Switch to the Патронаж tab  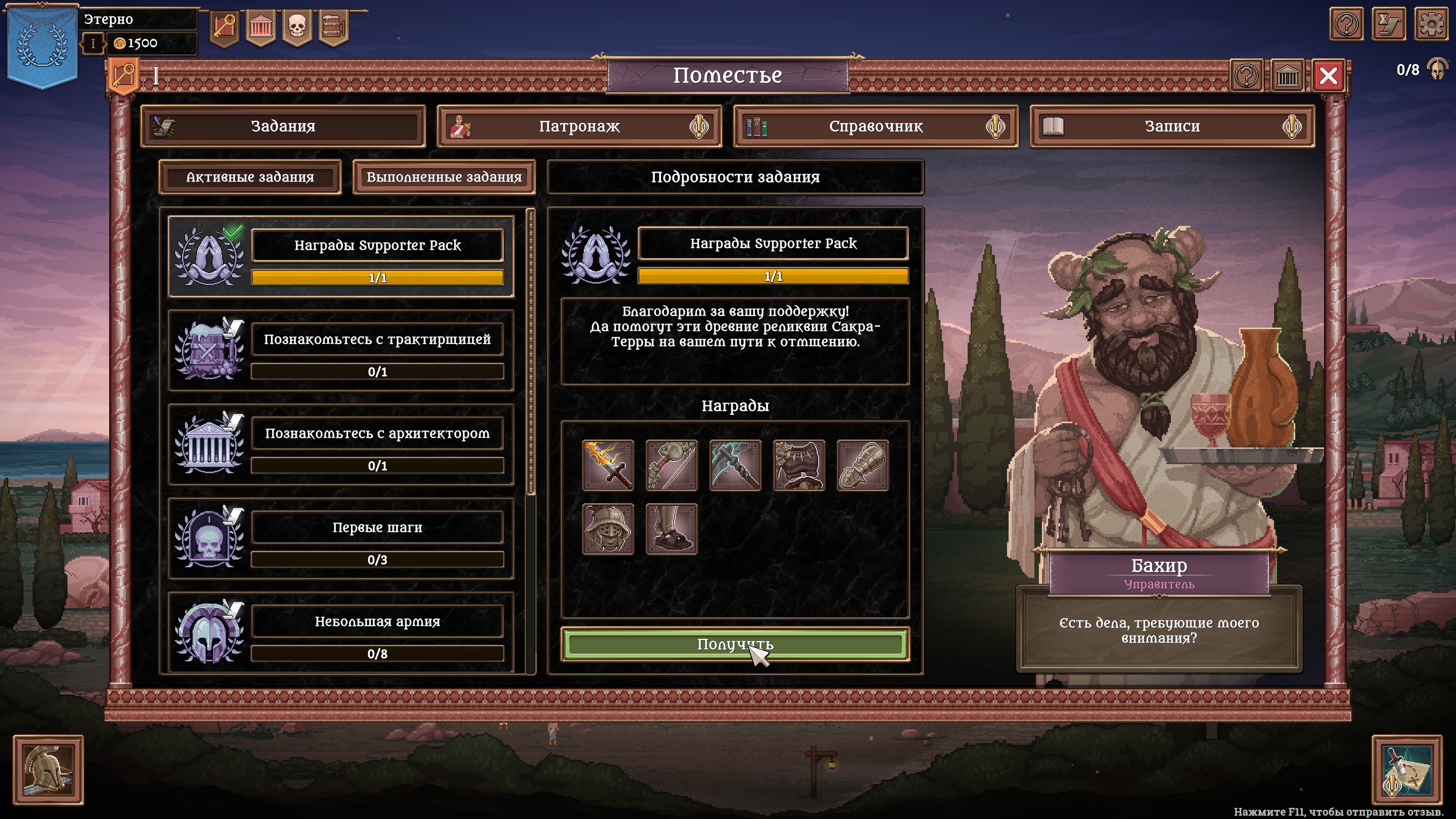tap(579, 126)
